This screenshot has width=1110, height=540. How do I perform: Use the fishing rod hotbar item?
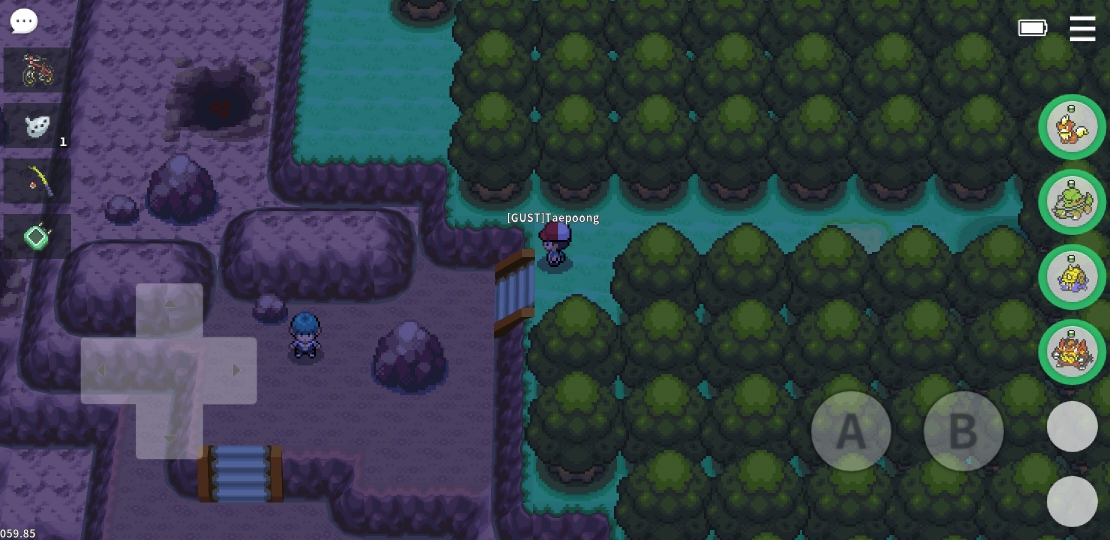(37, 181)
